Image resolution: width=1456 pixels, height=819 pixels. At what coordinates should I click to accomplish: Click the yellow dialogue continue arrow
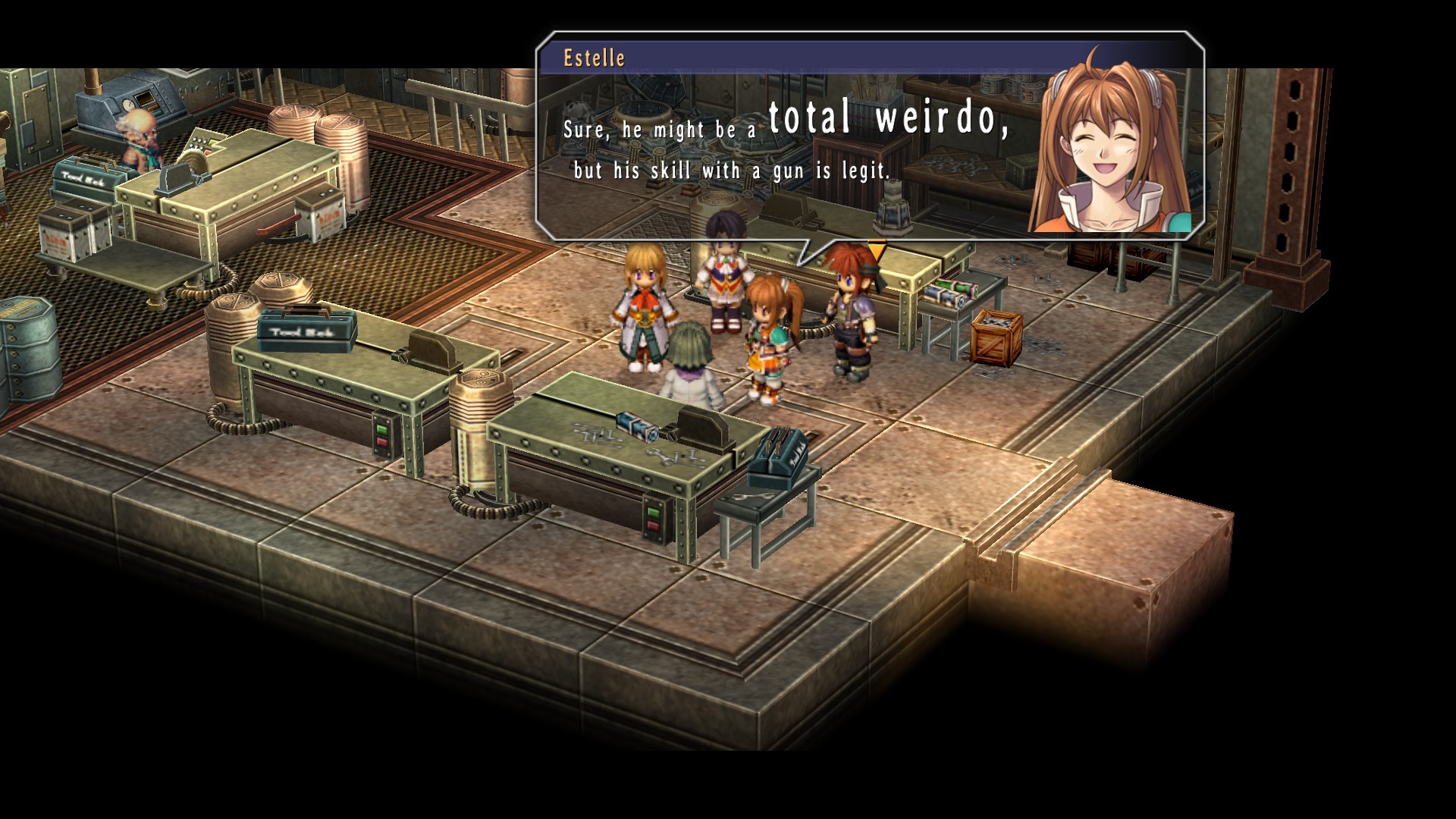click(x=877, y=250)
